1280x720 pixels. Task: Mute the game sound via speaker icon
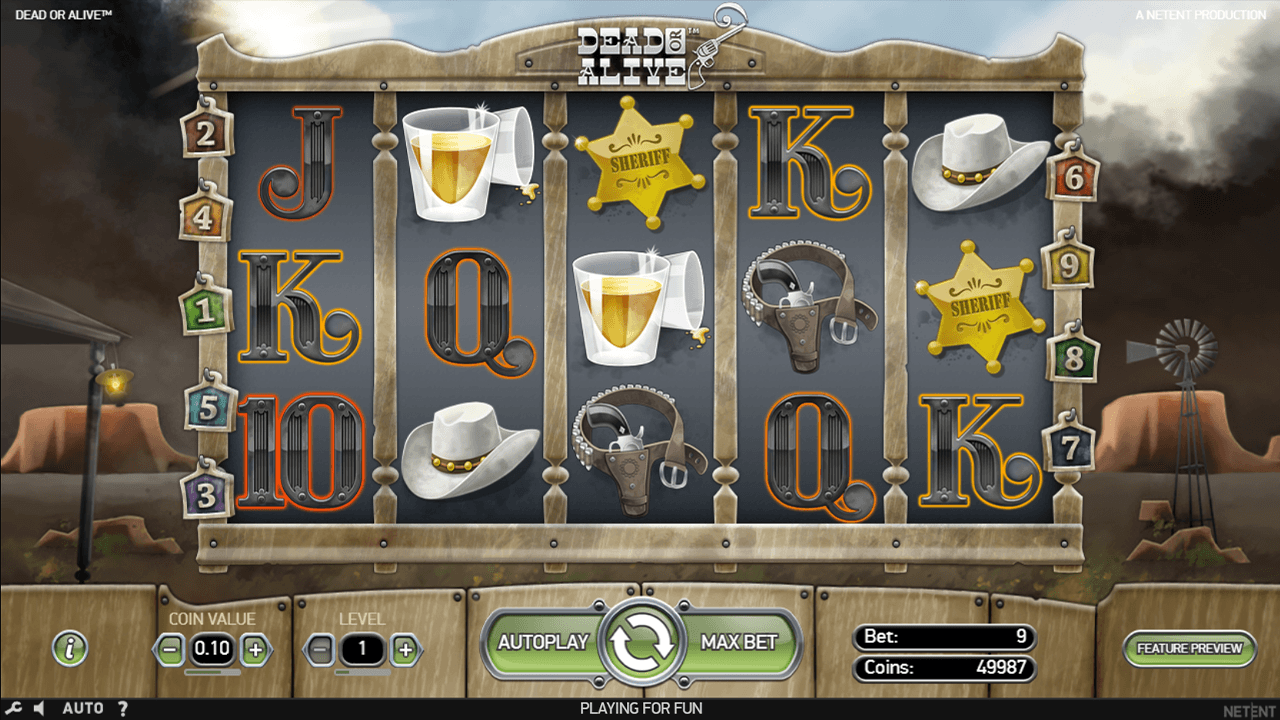click(38, 707)
